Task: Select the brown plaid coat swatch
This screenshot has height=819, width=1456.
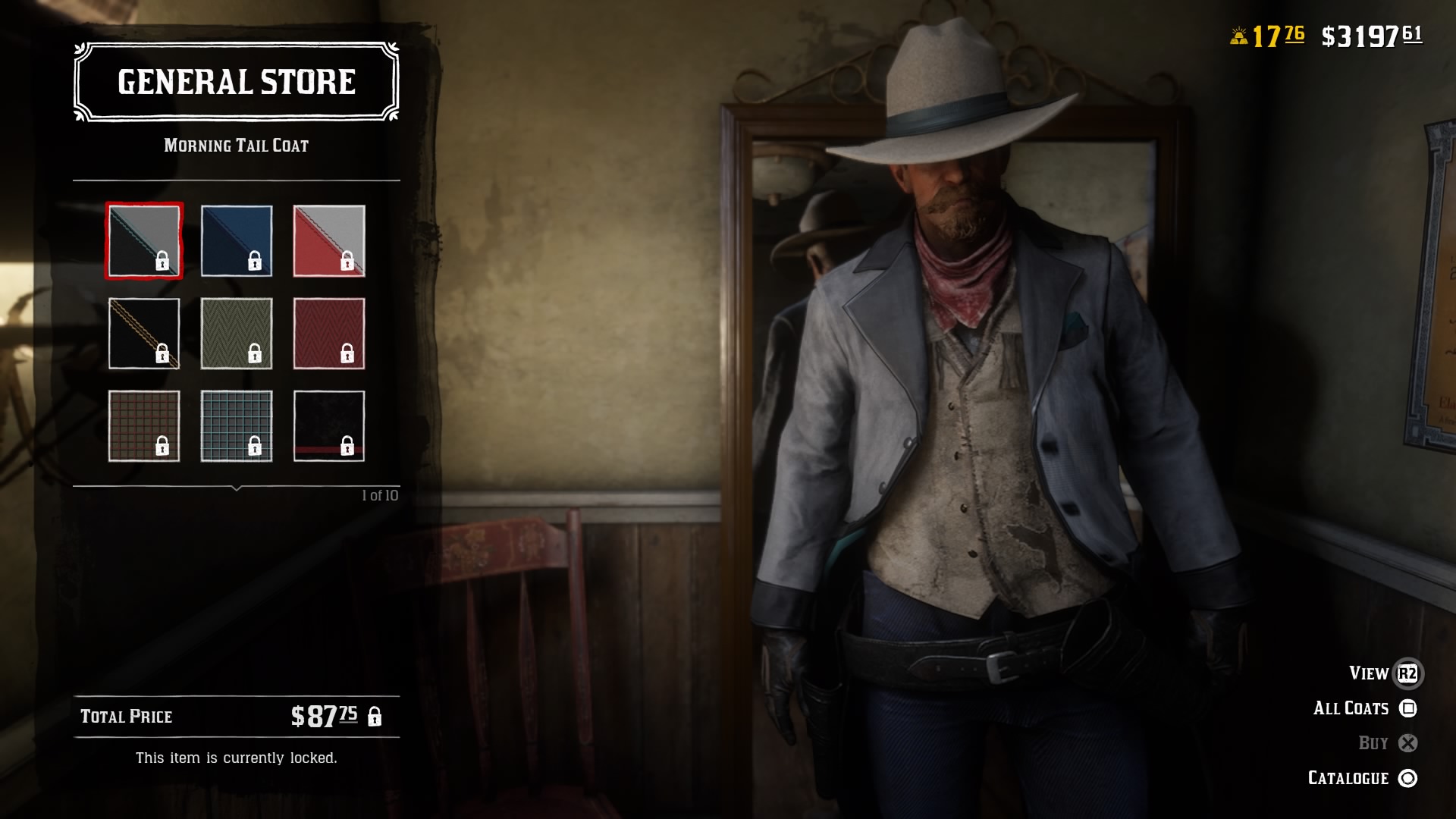Action: [x=143, y=426]
